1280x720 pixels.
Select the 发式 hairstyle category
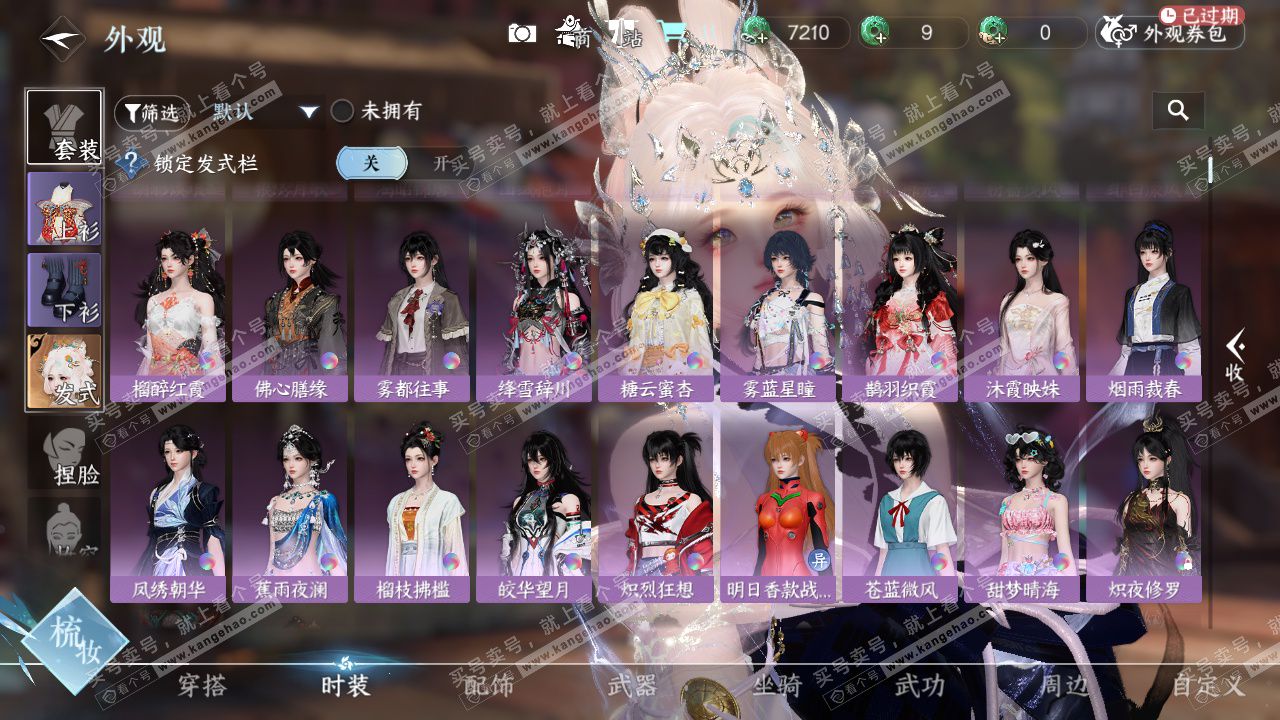pos(64,372)
